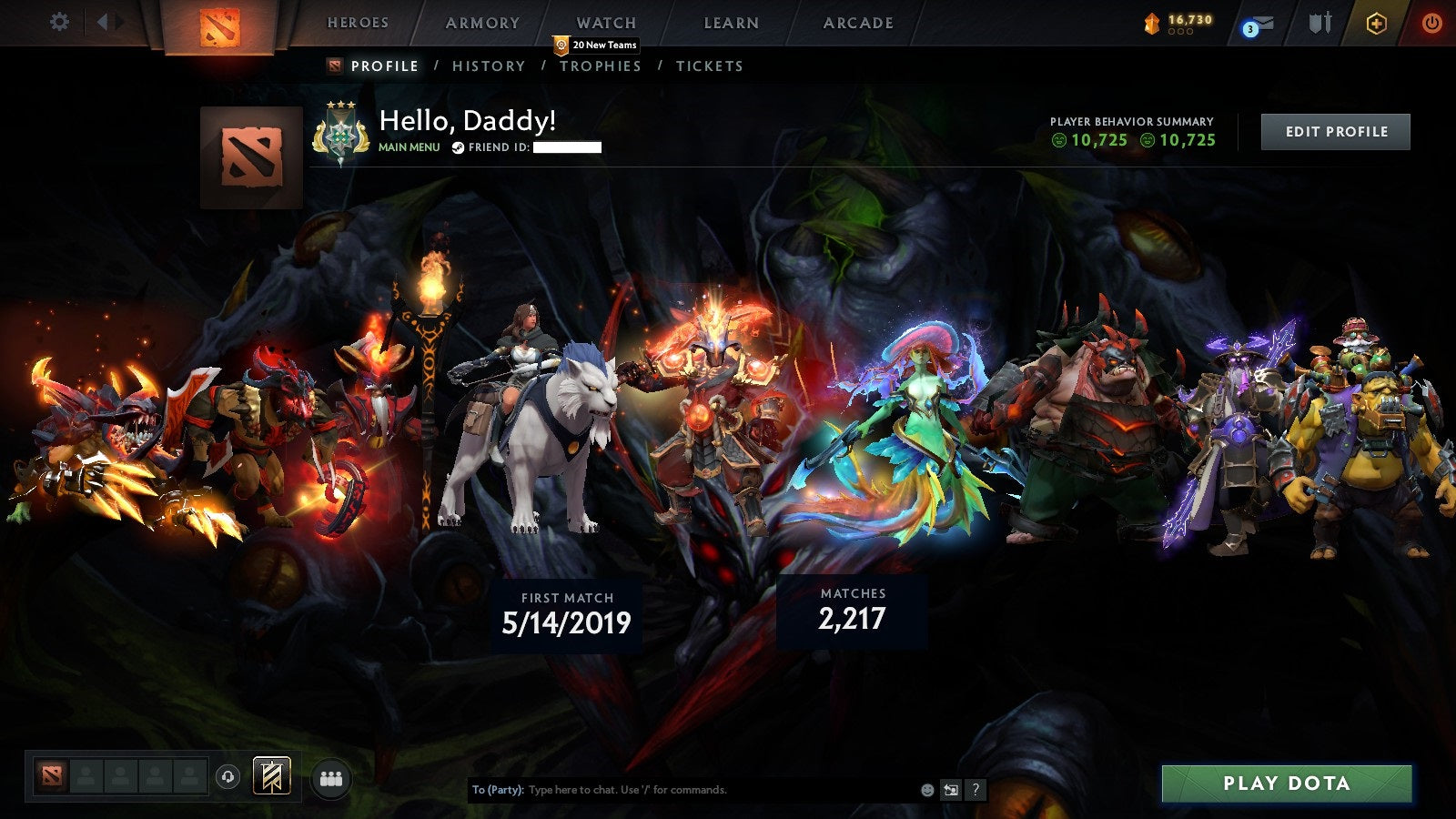The image size is (1456, 819).
Task: Toggle the chat window pop-out icon
Action: 950,790
